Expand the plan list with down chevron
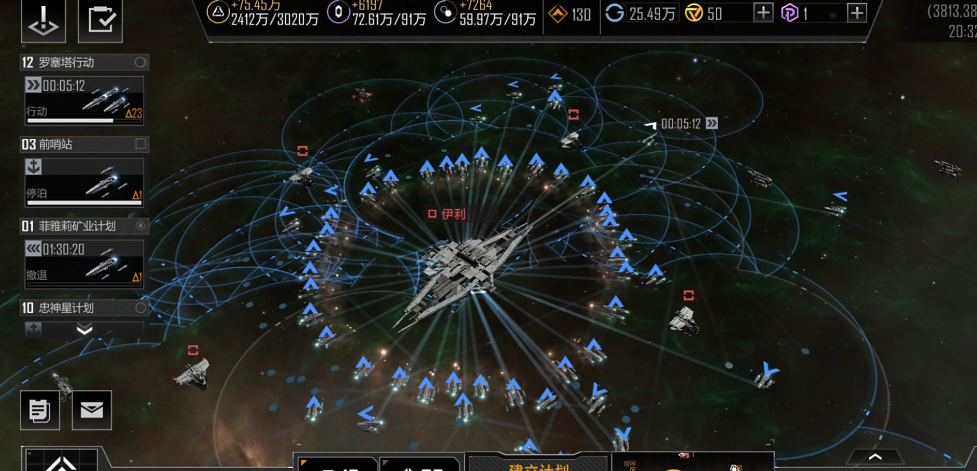977x471 pixels. [x=84, y=330]
